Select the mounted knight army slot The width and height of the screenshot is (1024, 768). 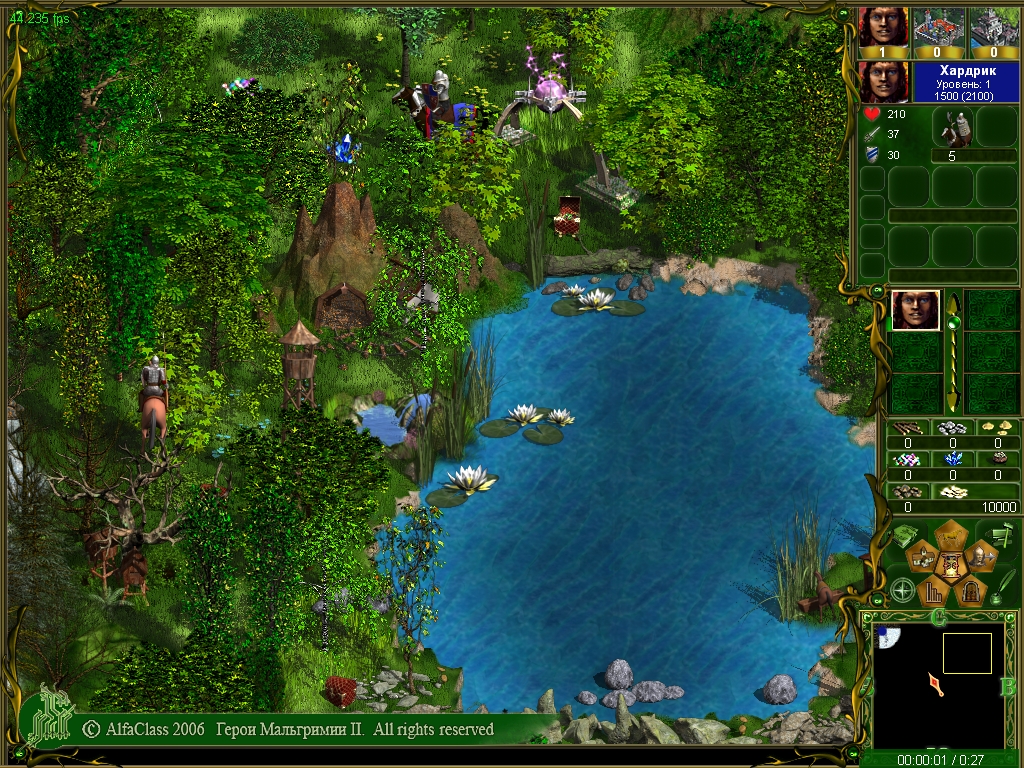coord(952,129)
